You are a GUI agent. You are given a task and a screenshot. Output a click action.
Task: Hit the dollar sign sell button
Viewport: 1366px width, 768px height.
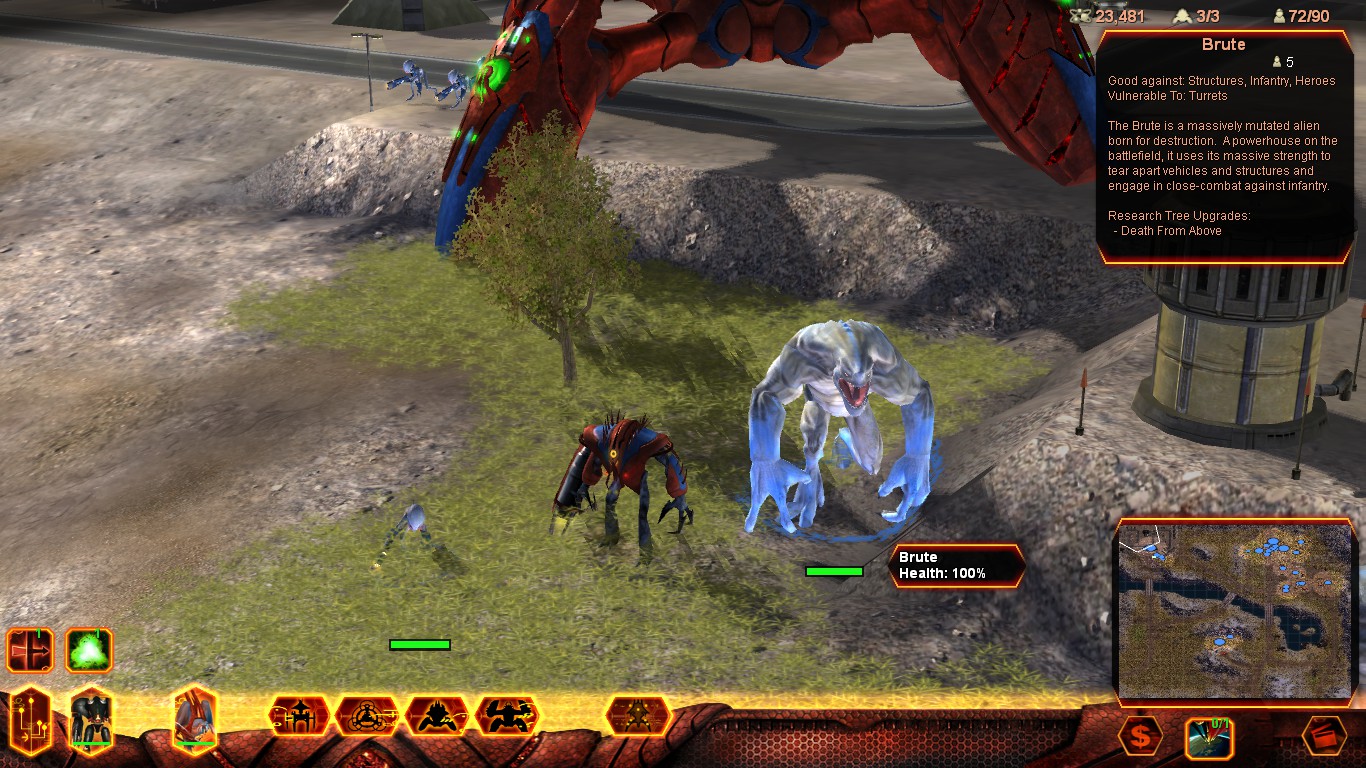(x=1140, y=738)
